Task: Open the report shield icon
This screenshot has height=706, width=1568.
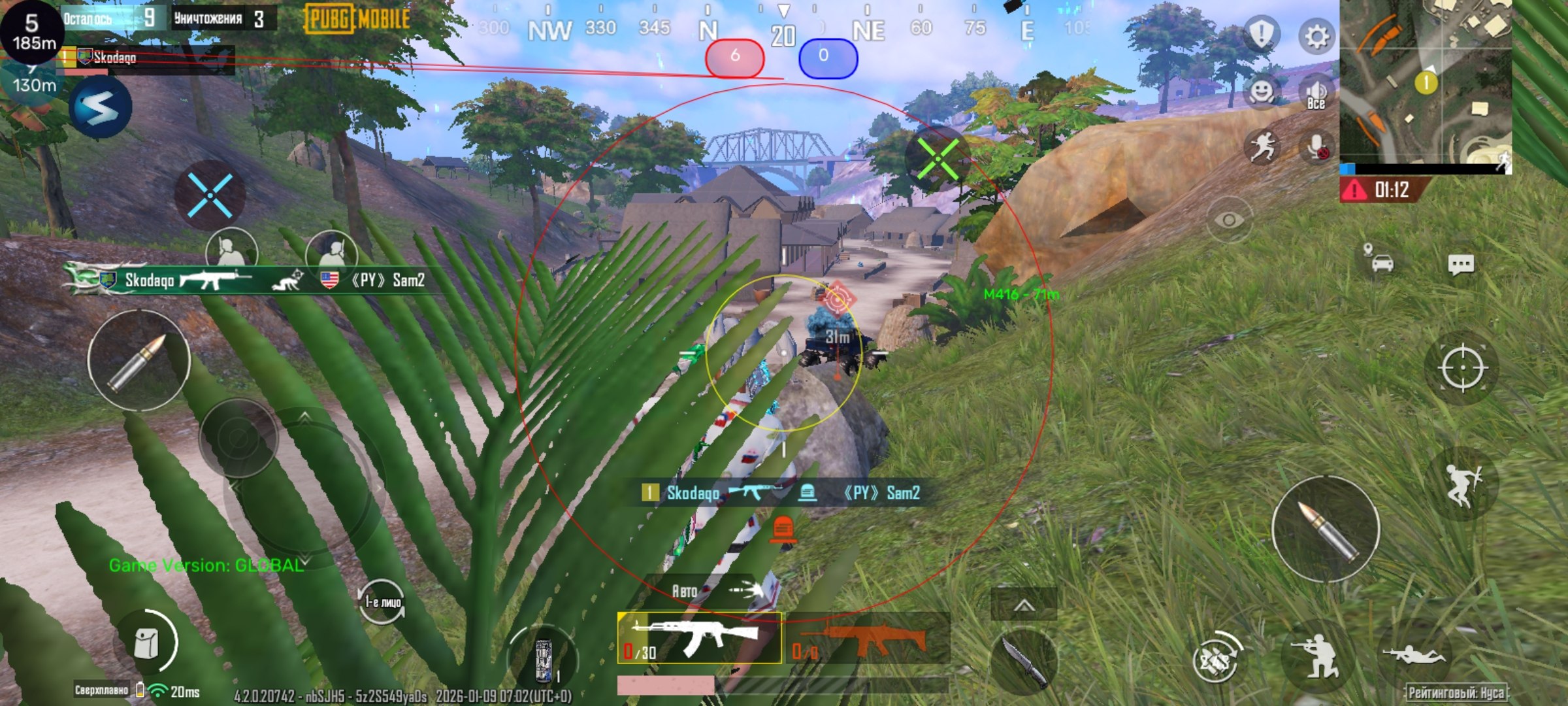Action: click(1261, 34)
